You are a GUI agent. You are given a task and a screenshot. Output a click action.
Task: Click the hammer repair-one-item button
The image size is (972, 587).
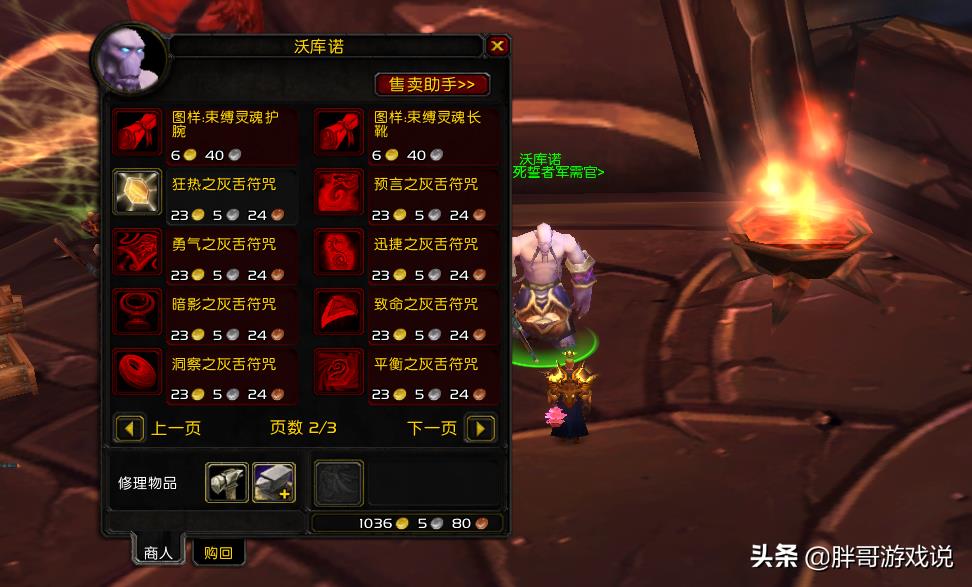point(227,482)
